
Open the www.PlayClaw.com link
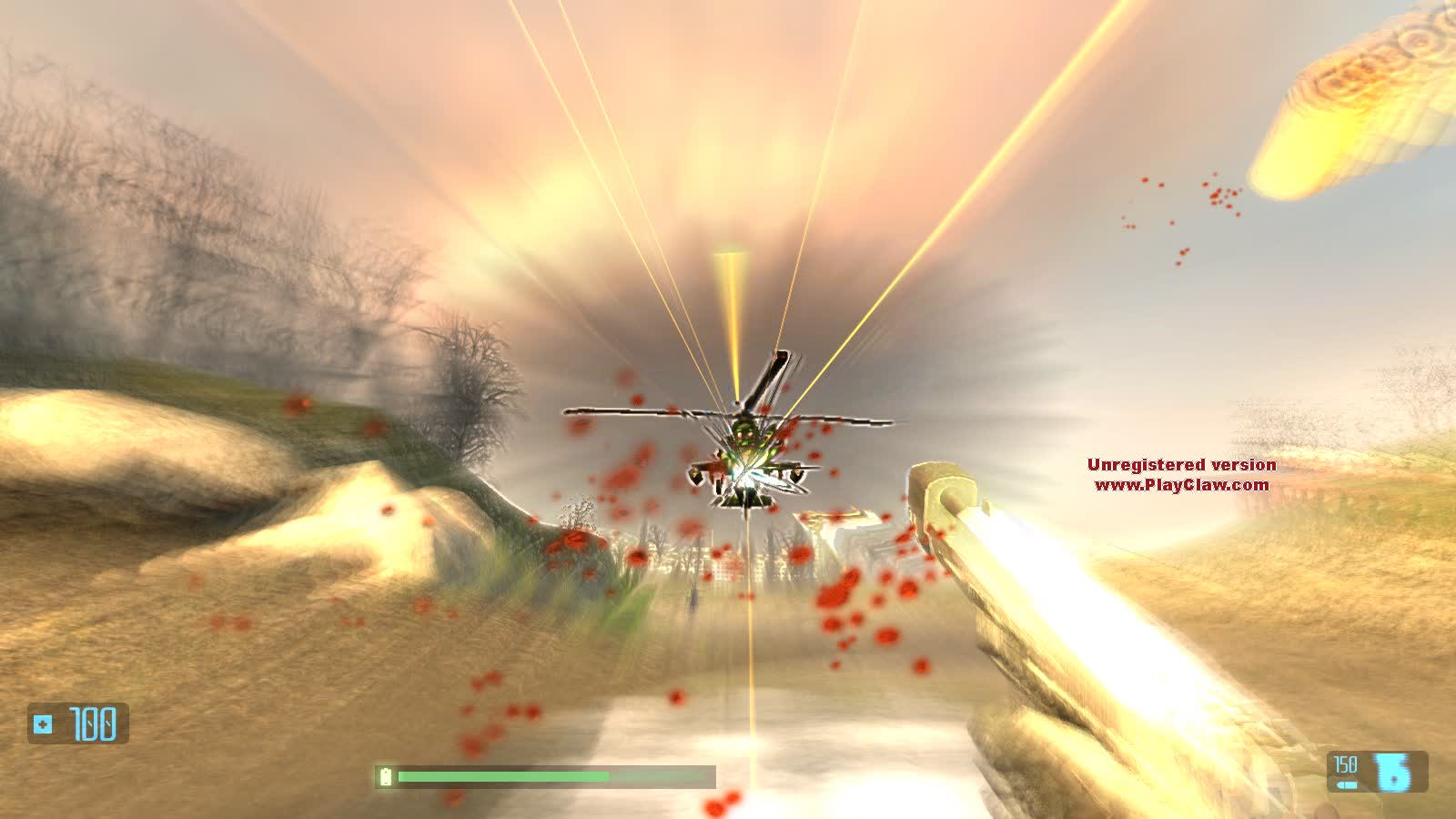(x=1180, y=485)
